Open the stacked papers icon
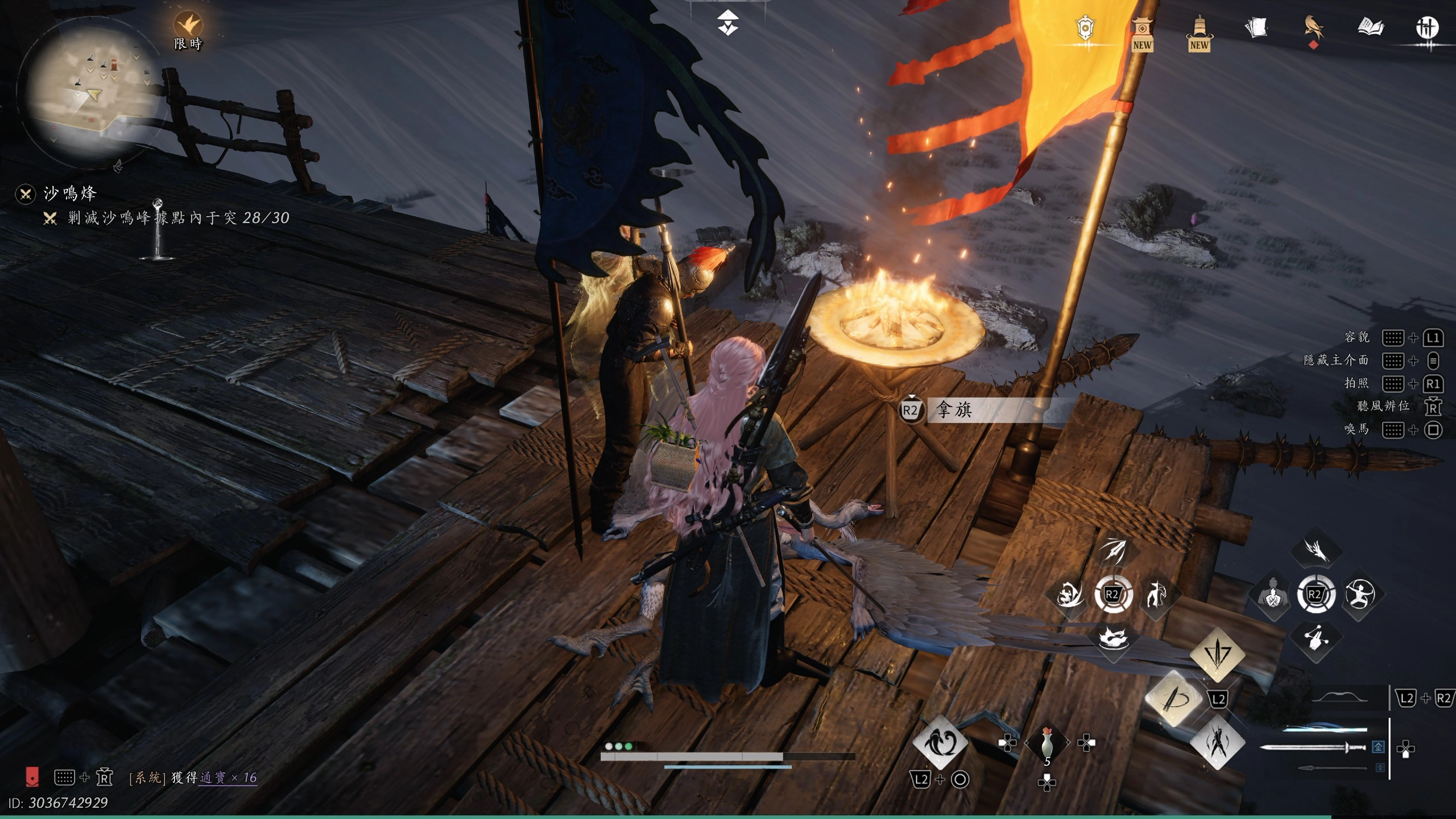This screenshot has height=819, width=1456. [1256, 27]
